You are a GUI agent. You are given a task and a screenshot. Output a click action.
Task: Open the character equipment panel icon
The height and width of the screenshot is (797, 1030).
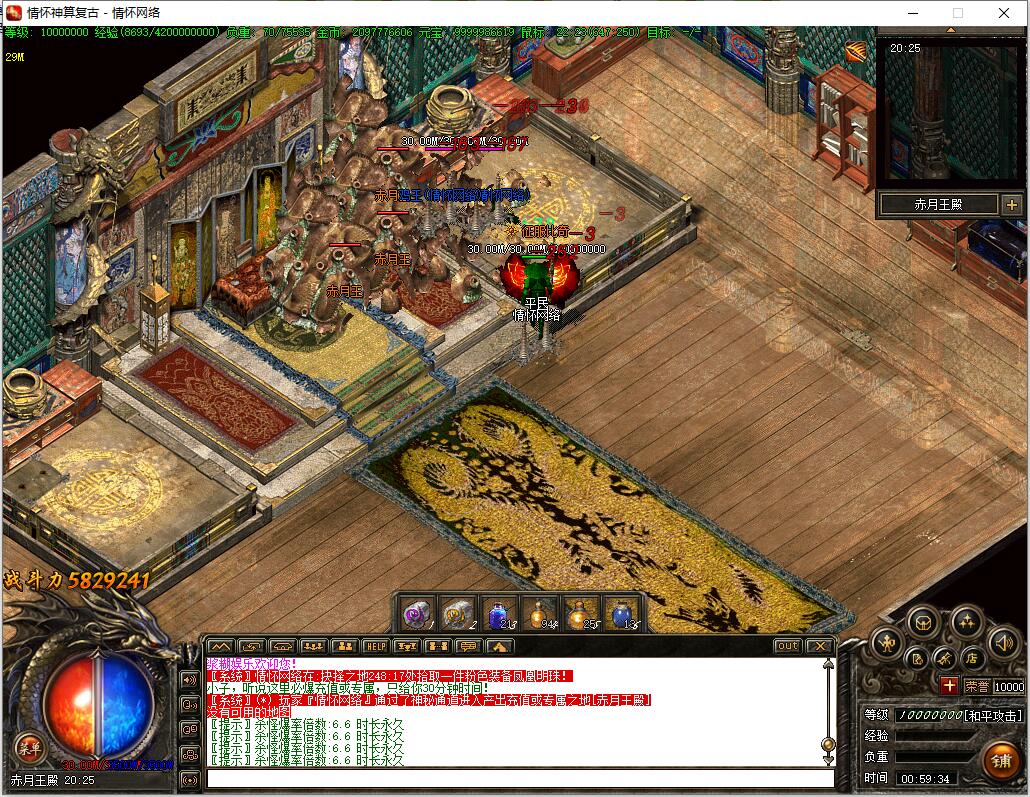[886, 643]
